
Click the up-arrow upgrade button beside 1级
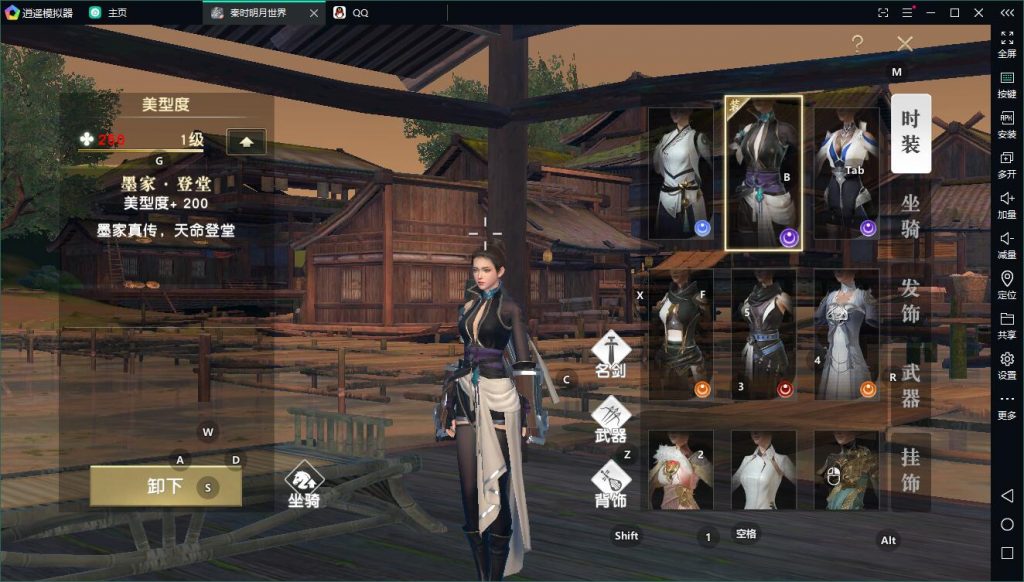(x=246, y=142)
